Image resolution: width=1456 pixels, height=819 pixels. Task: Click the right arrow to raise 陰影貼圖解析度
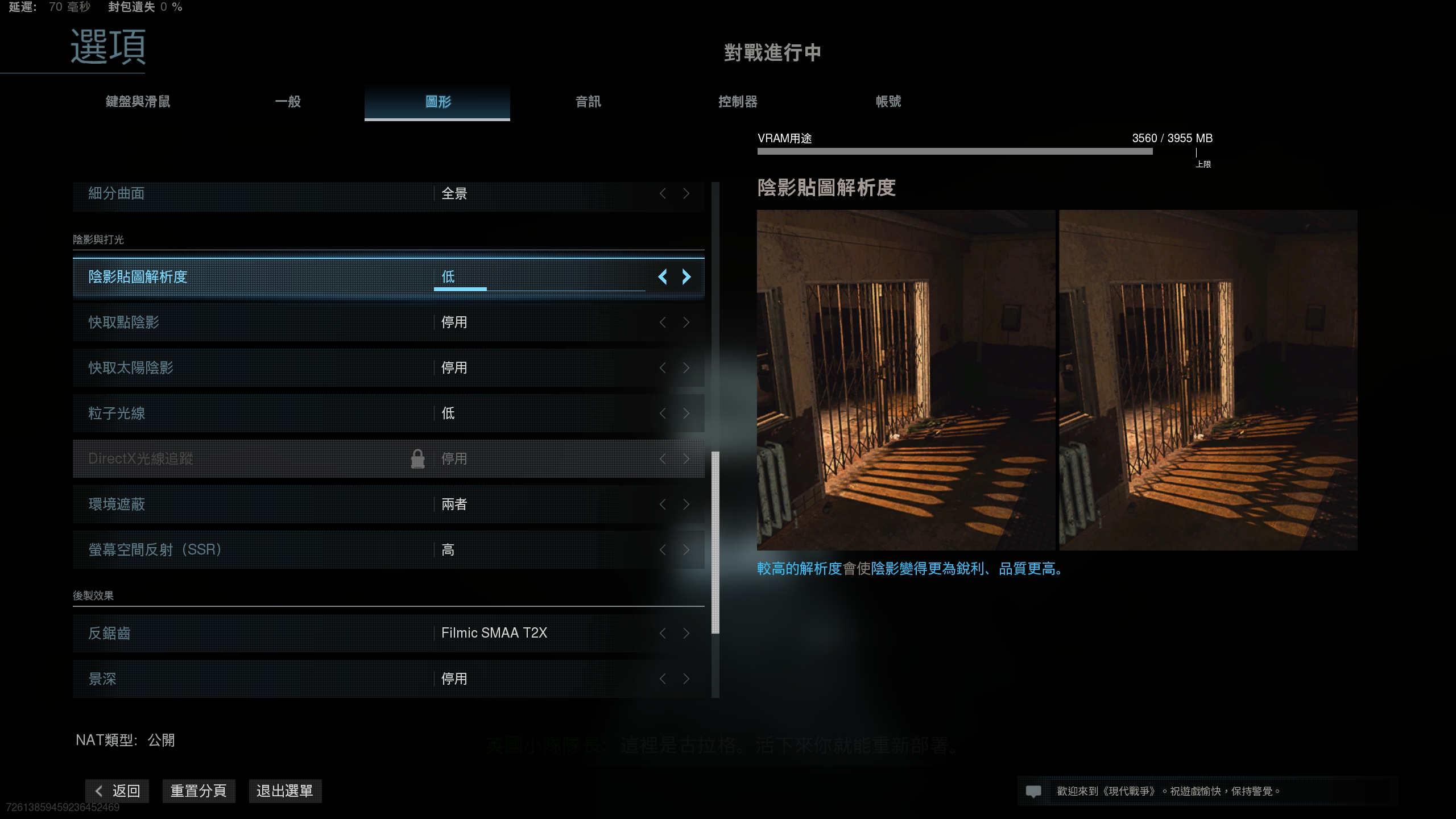[686, 277]
